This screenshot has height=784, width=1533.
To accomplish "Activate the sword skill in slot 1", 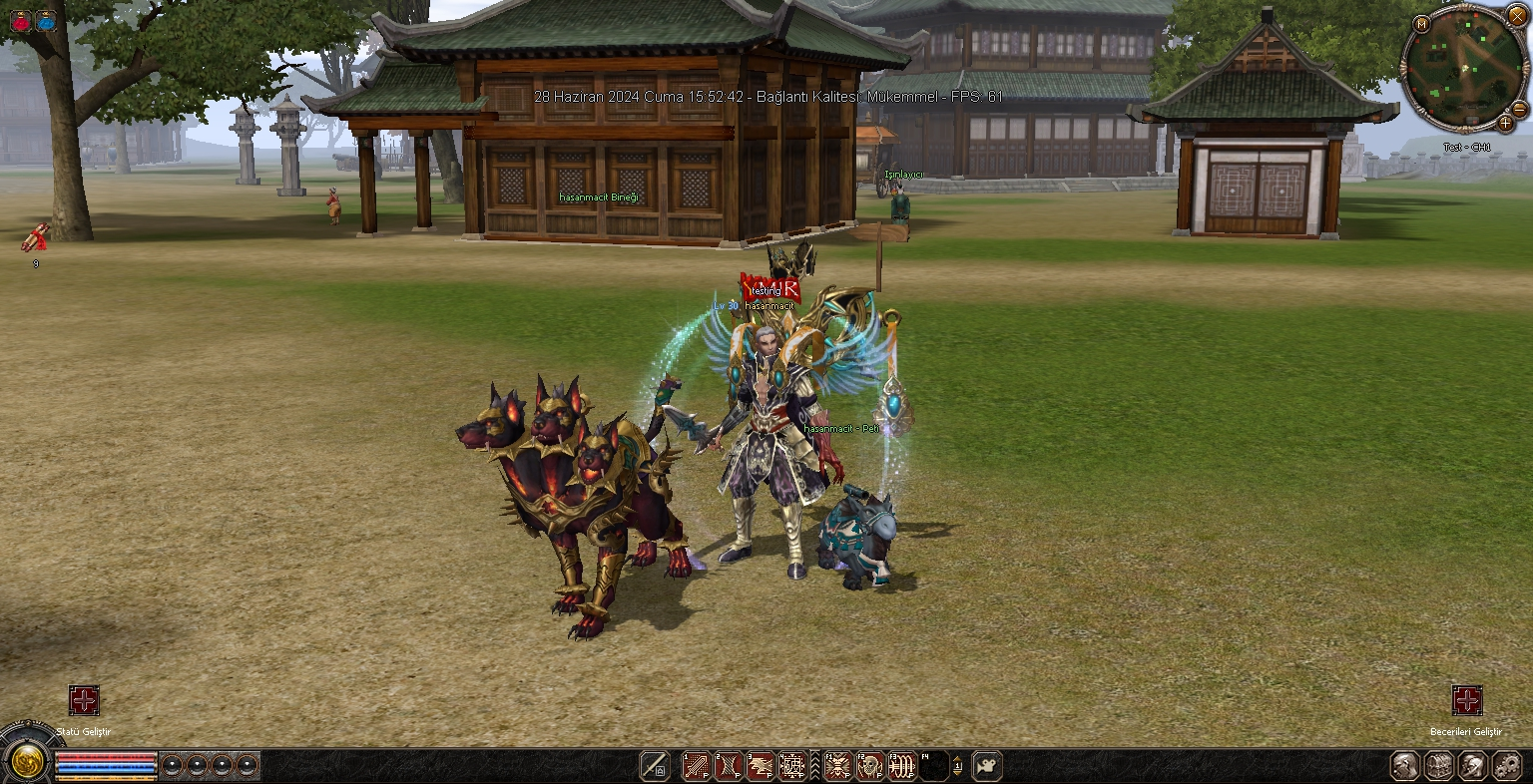I will 696,765.
